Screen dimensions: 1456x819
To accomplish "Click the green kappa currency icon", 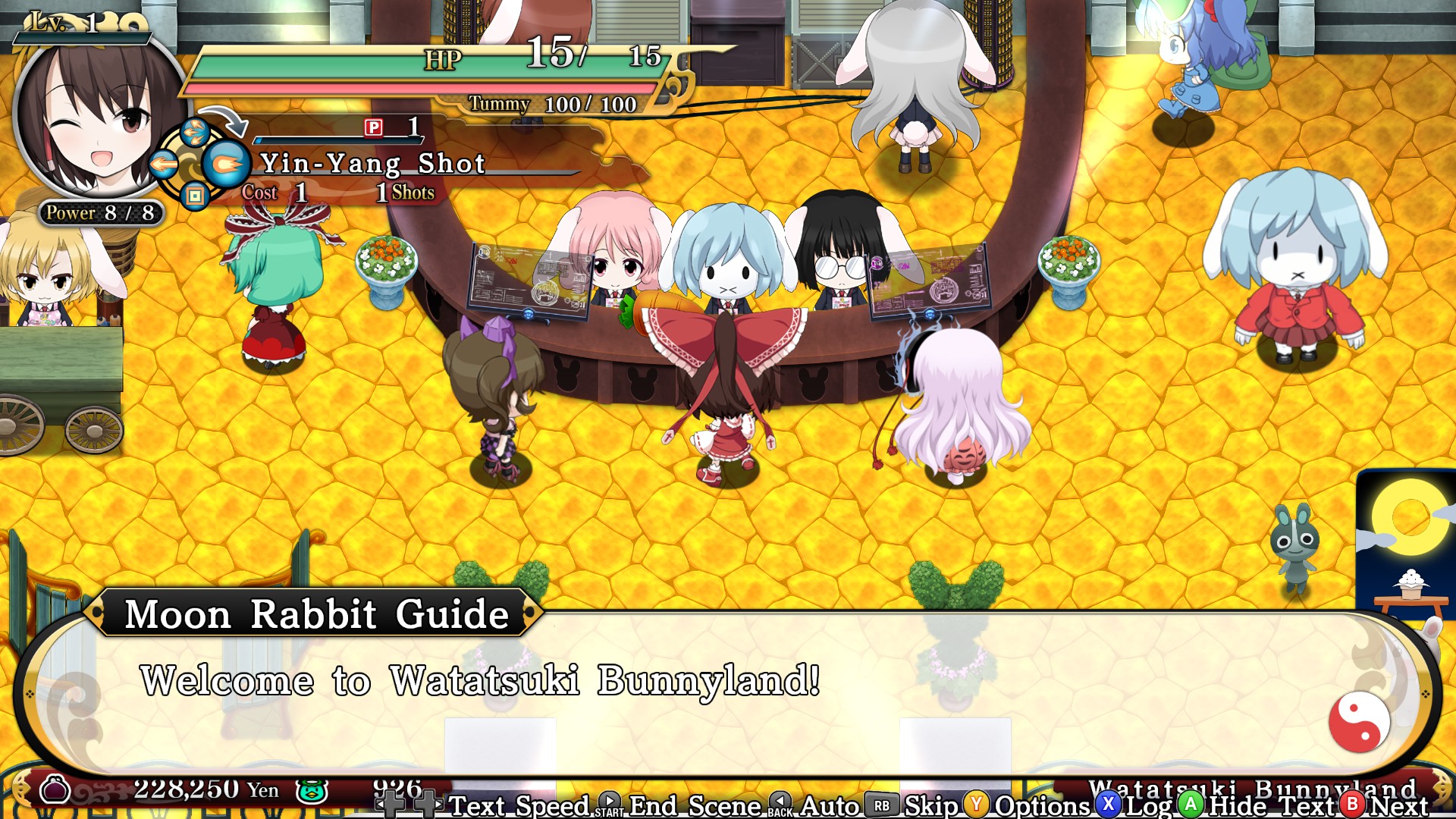I will [311, 791].
